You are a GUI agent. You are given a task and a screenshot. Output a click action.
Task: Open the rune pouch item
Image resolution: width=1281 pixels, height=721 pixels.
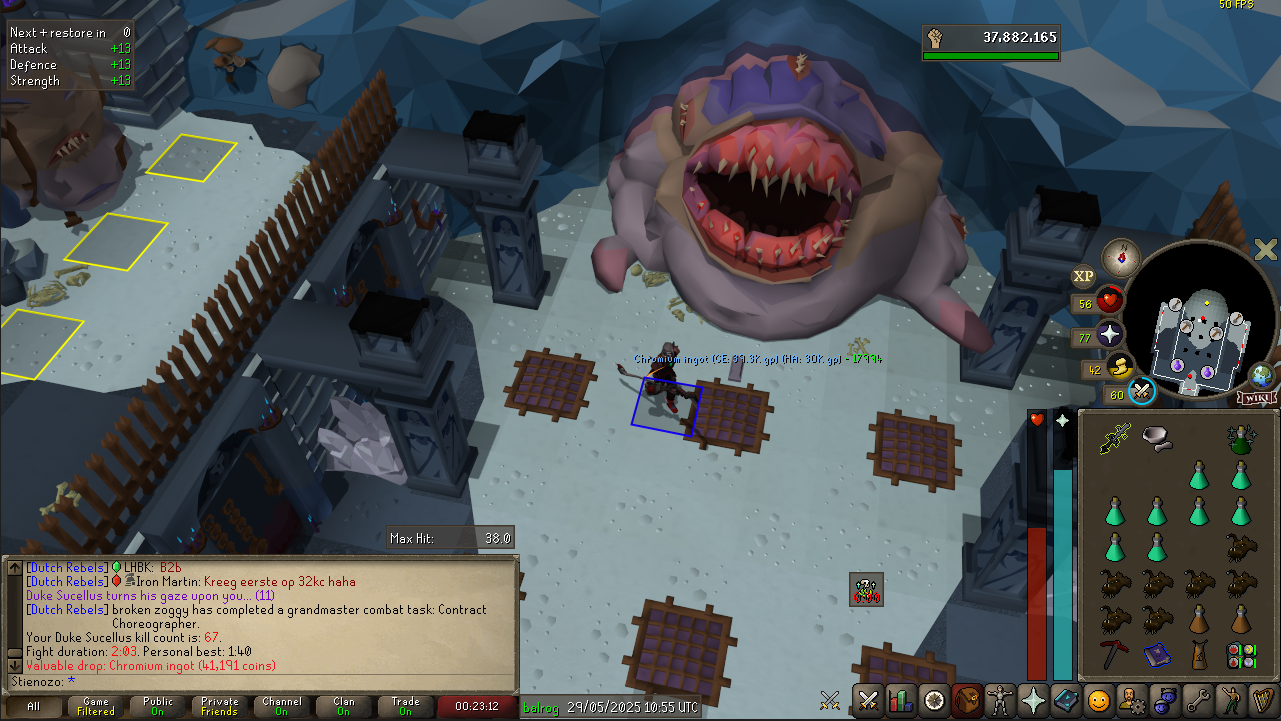coord(1241,656)
